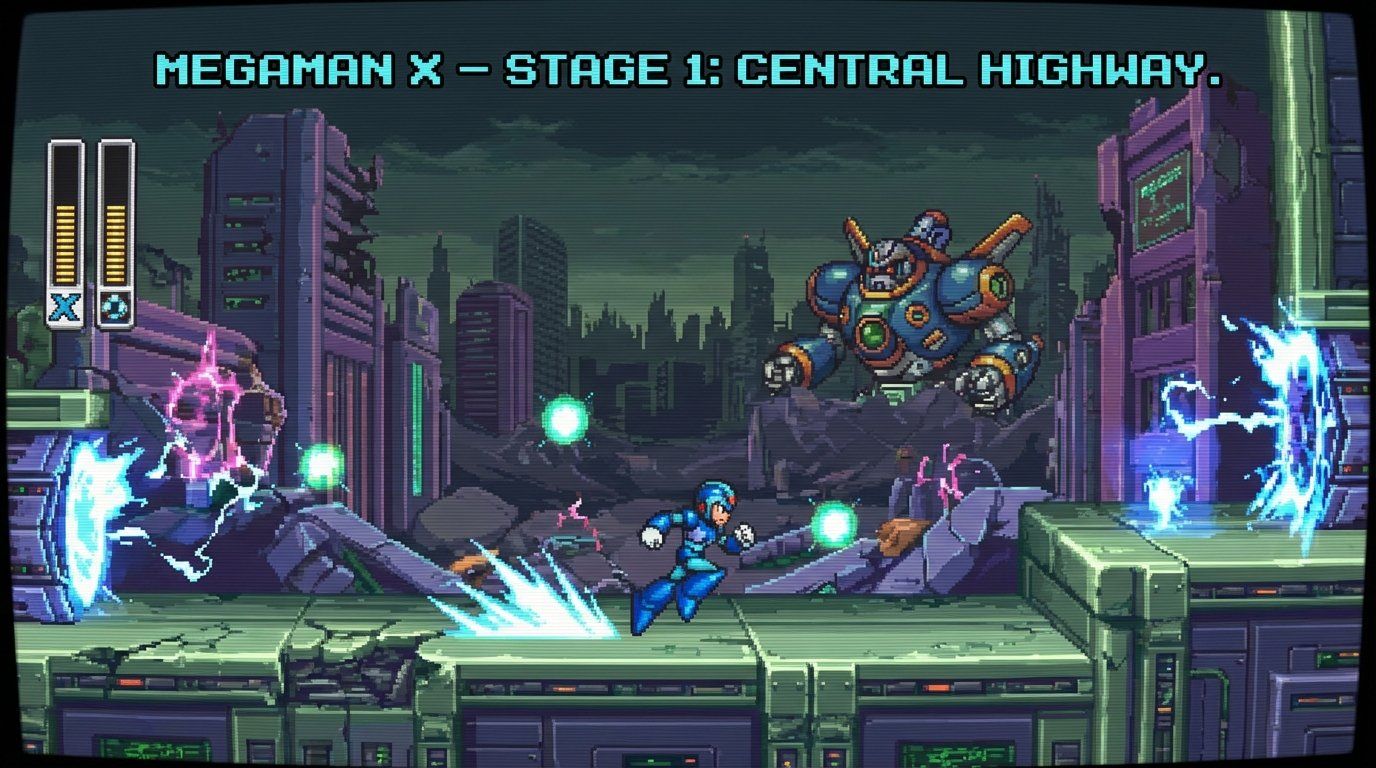Click the pink enemy sprite near the rubble
The width and height of the screenshot is (1376, 768).
[x=940, y=480]
